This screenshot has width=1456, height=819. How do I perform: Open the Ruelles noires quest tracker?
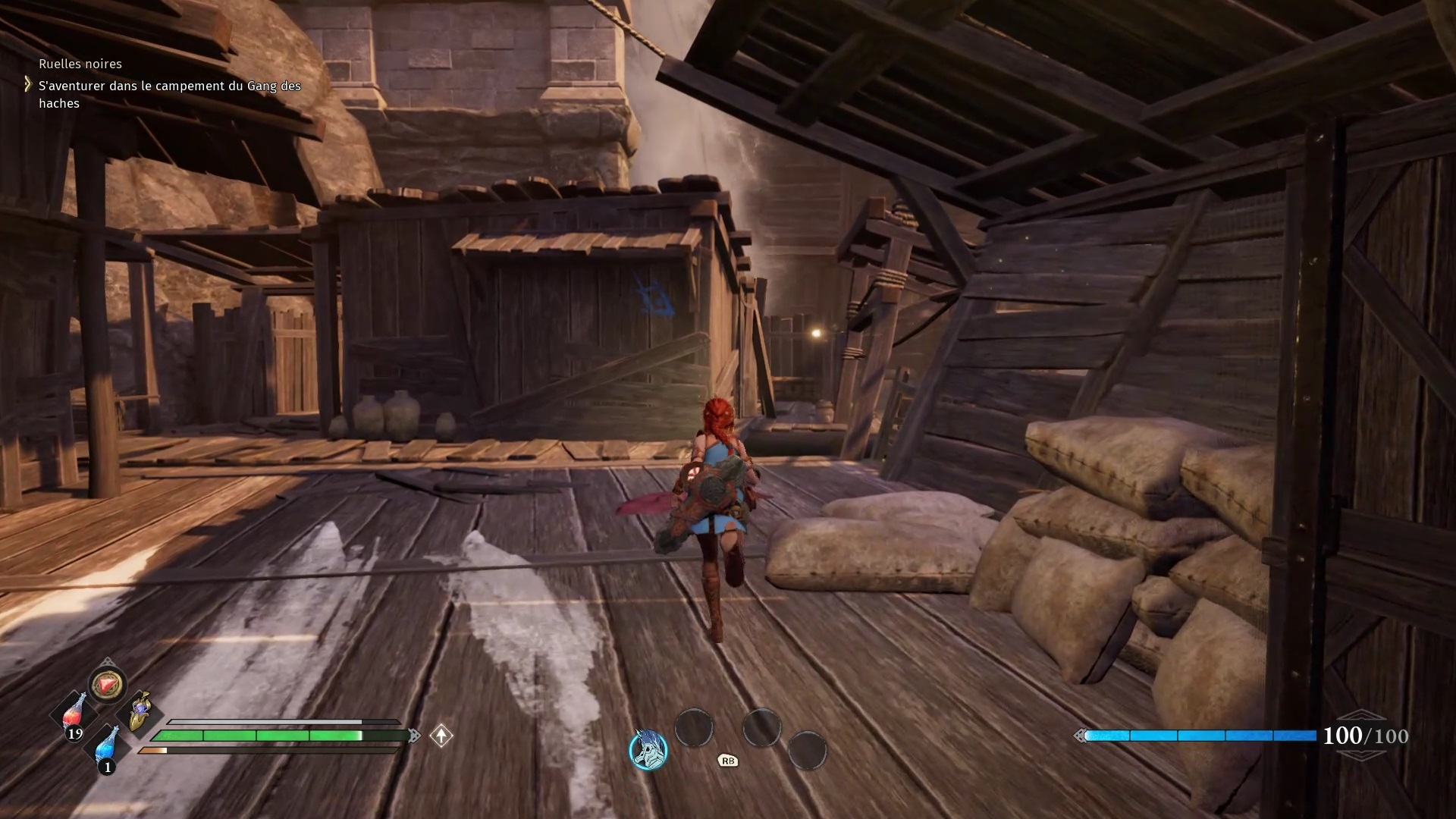(x=80, y=64)
